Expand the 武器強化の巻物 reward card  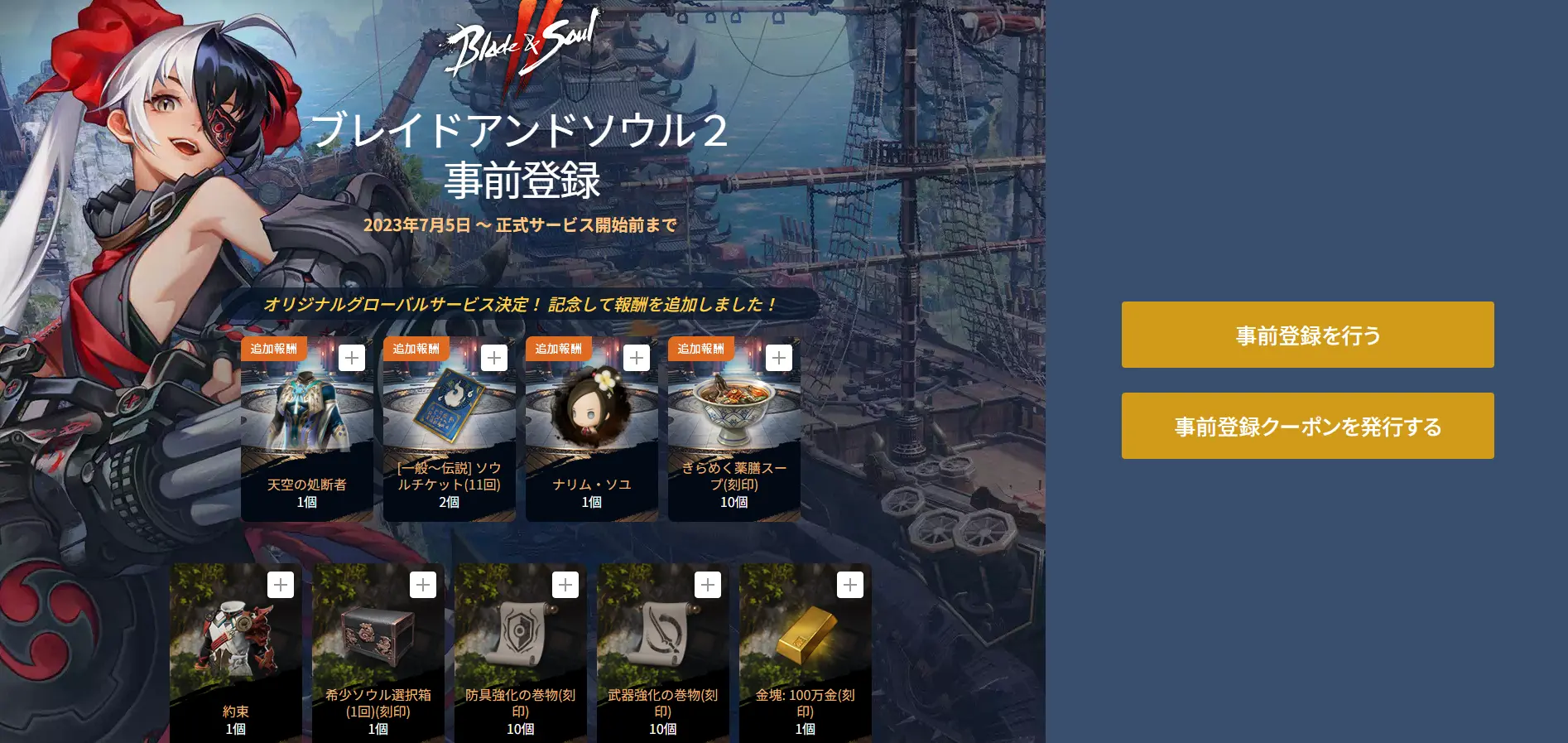tap(707, 585)
